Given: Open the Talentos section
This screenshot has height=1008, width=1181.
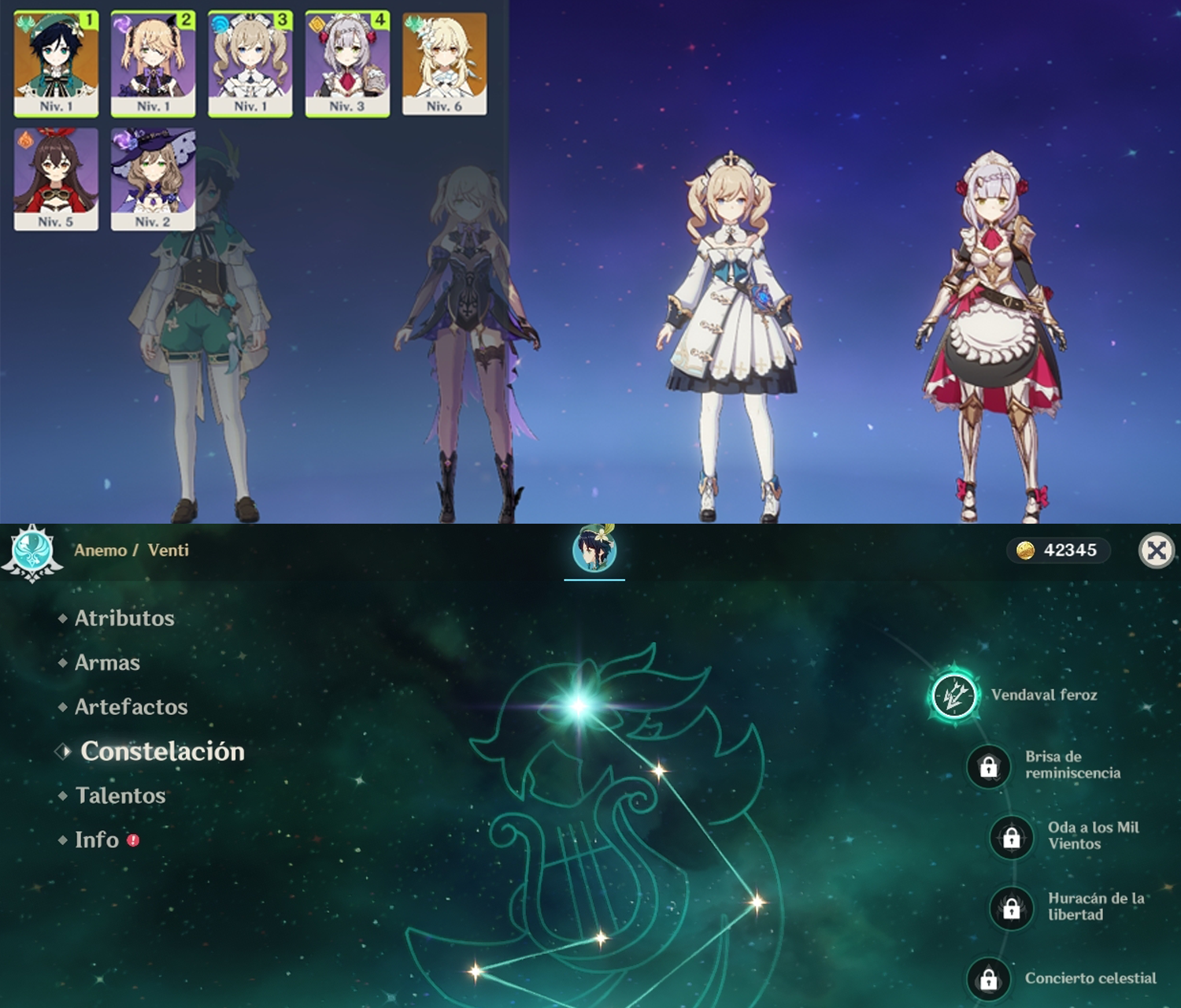Looking at the screenshot, I should pyautogui.click(x=120, y=795).
